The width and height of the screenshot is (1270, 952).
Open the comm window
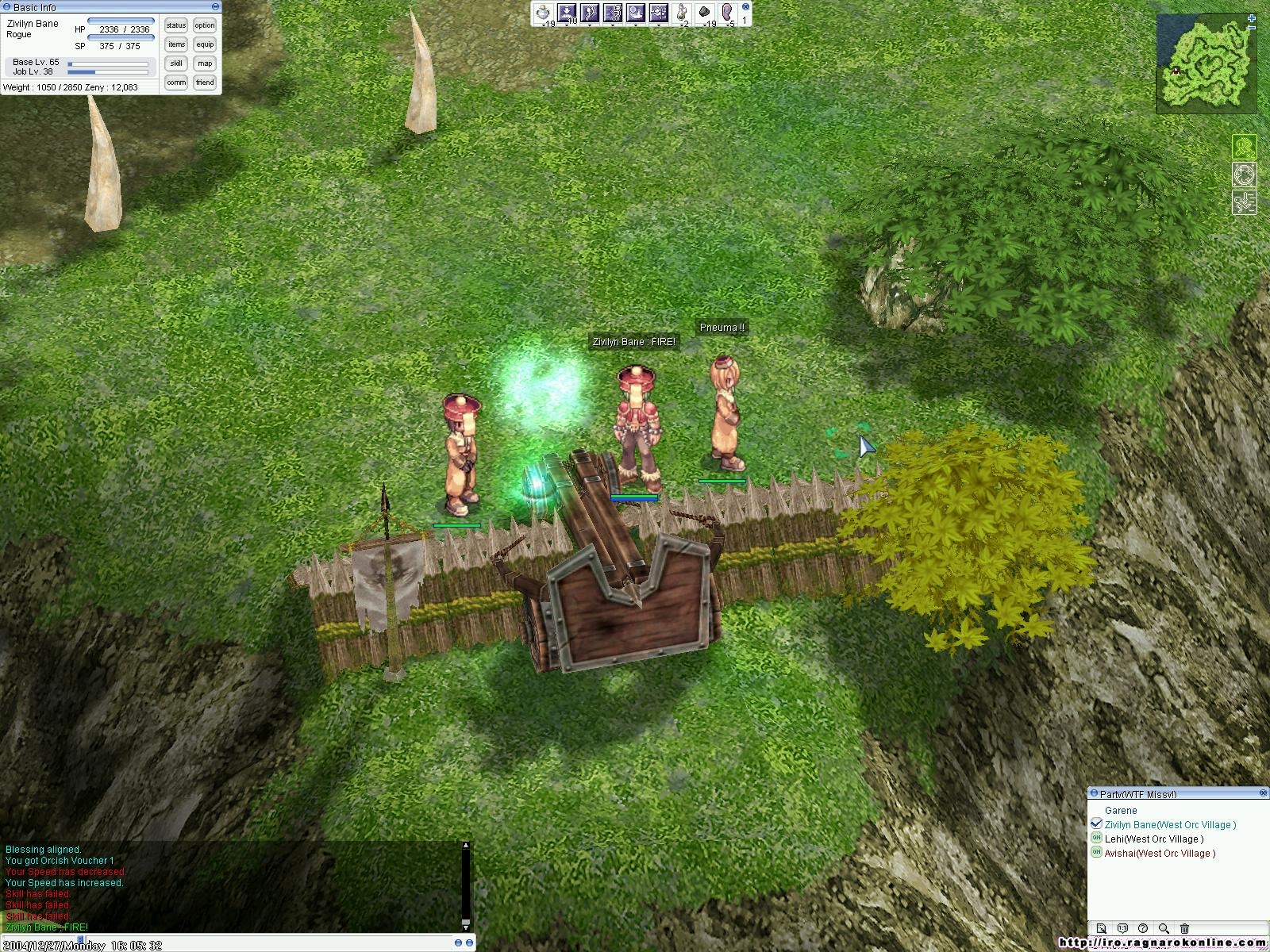click(x=176, y=83)
